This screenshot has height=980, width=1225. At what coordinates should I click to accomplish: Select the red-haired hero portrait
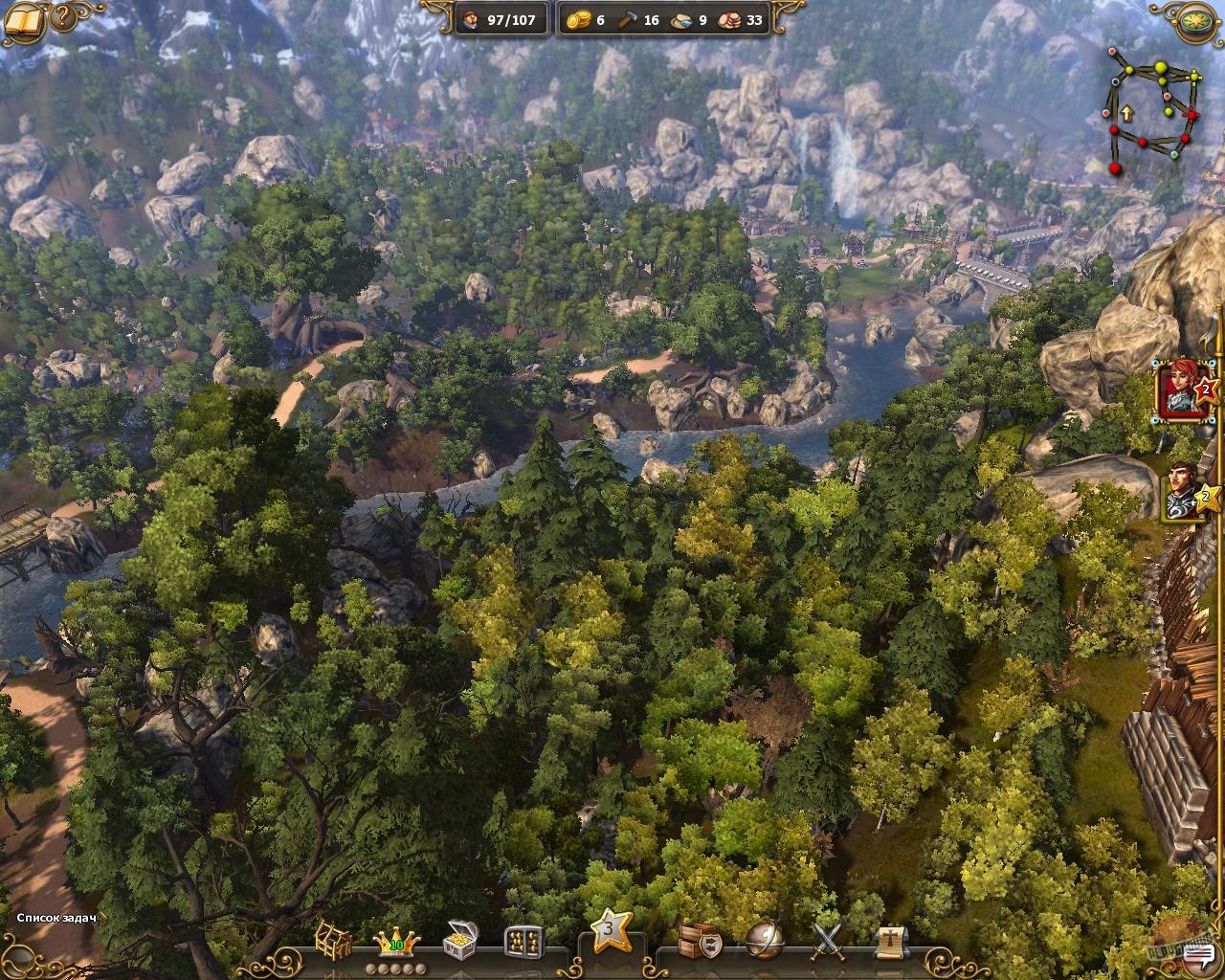1181,391
